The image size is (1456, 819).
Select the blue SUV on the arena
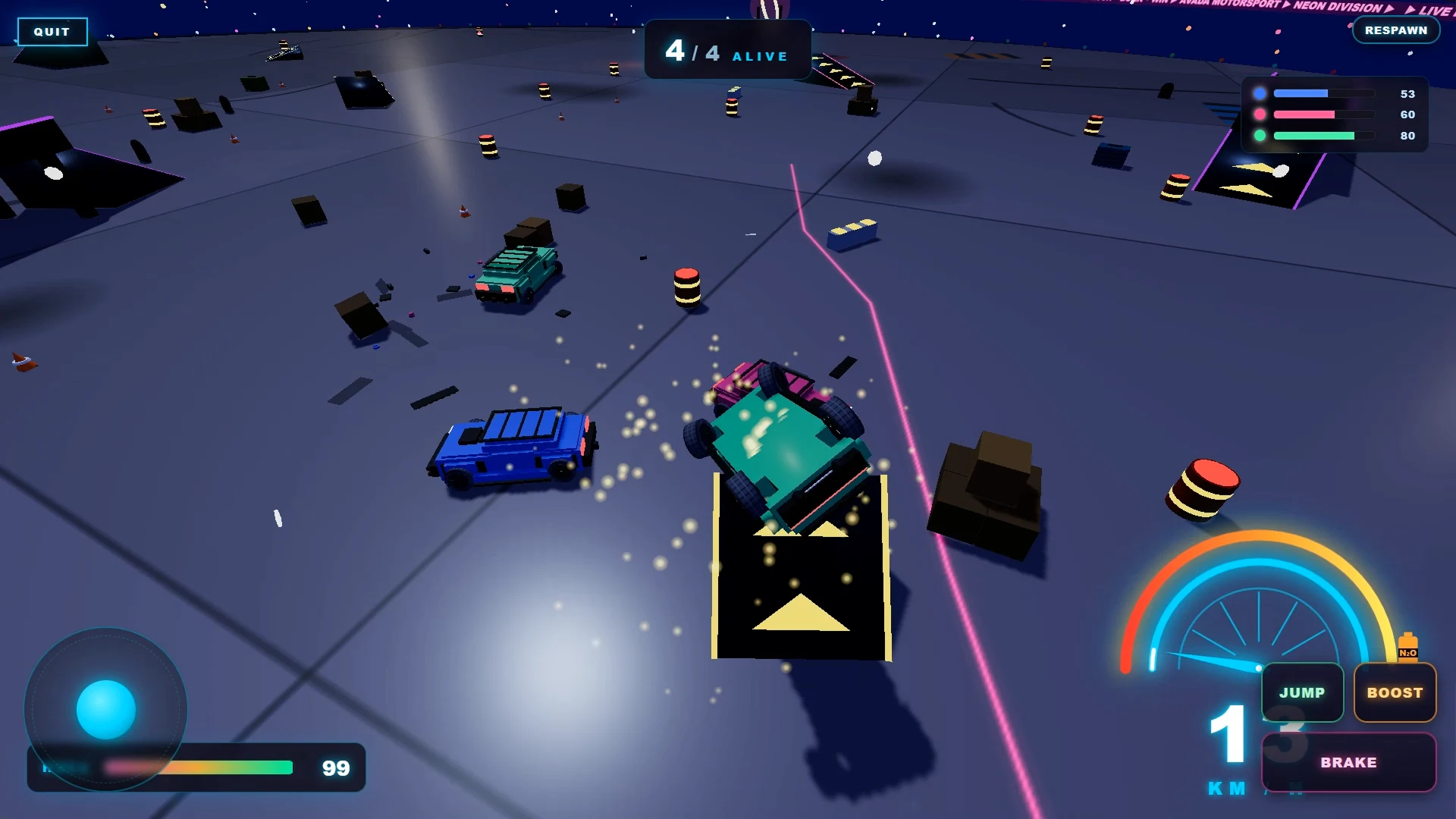point(514,450)
